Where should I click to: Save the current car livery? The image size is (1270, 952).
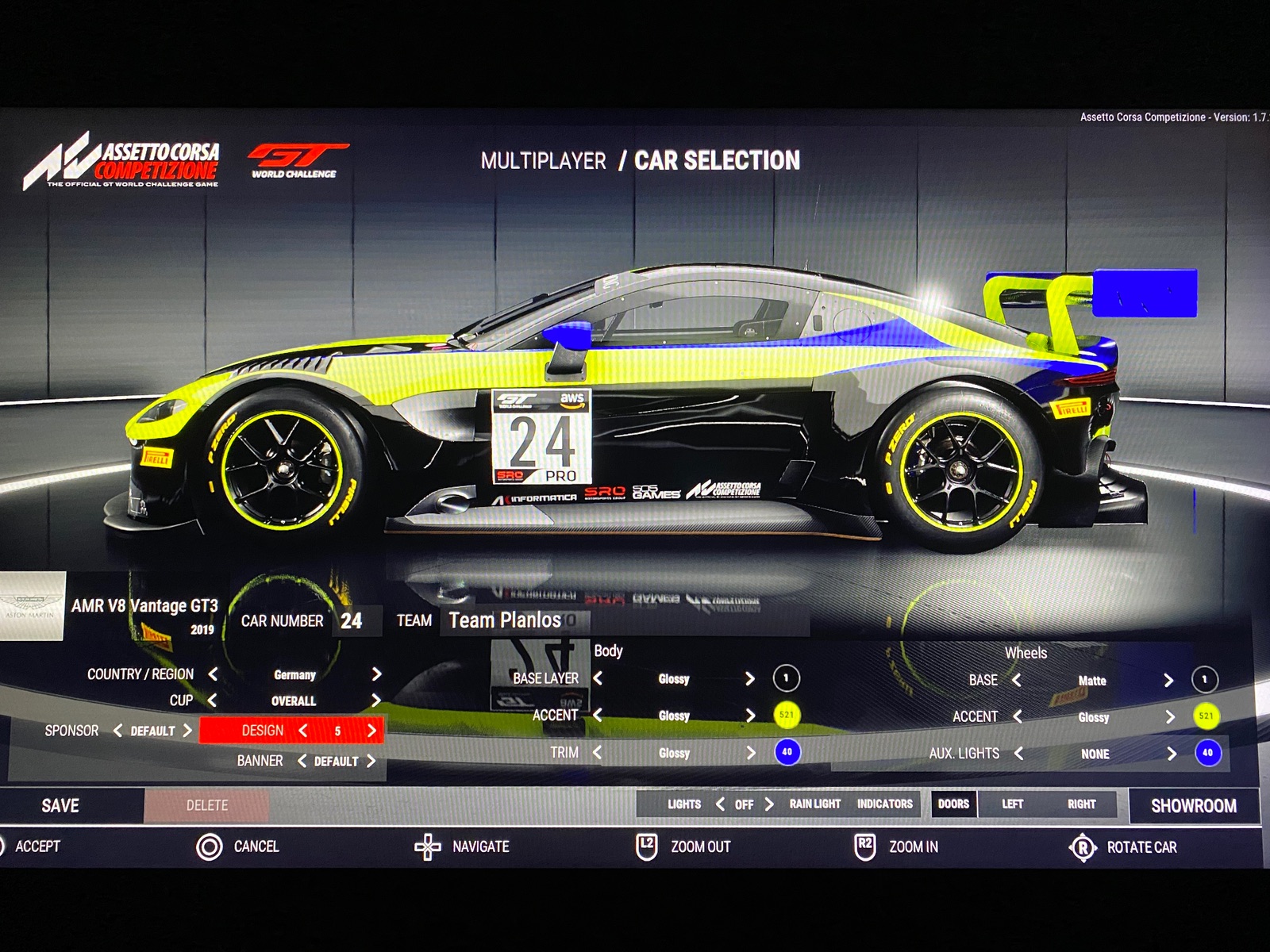pos(60,805)
